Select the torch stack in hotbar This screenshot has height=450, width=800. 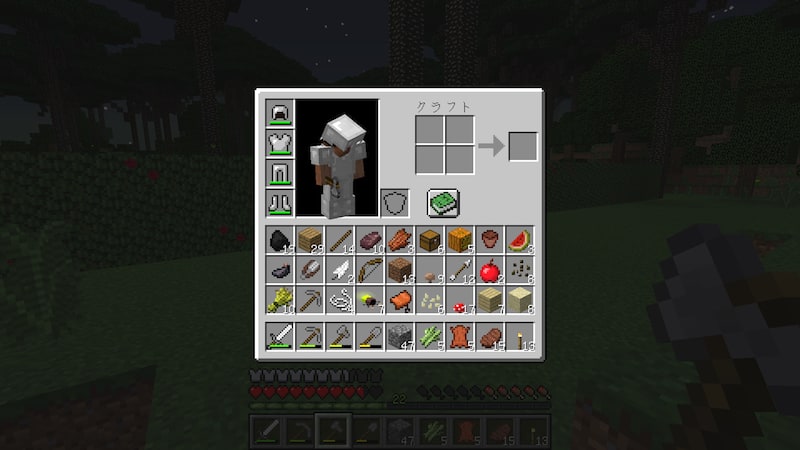click(518, 336)
